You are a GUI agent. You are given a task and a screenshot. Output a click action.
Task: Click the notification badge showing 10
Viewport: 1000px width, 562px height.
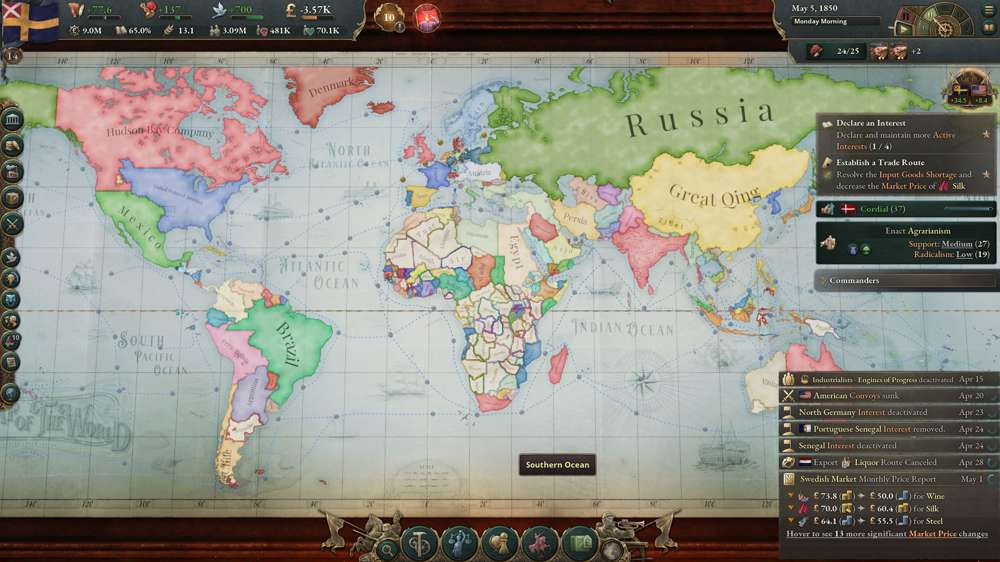point(391,17)
